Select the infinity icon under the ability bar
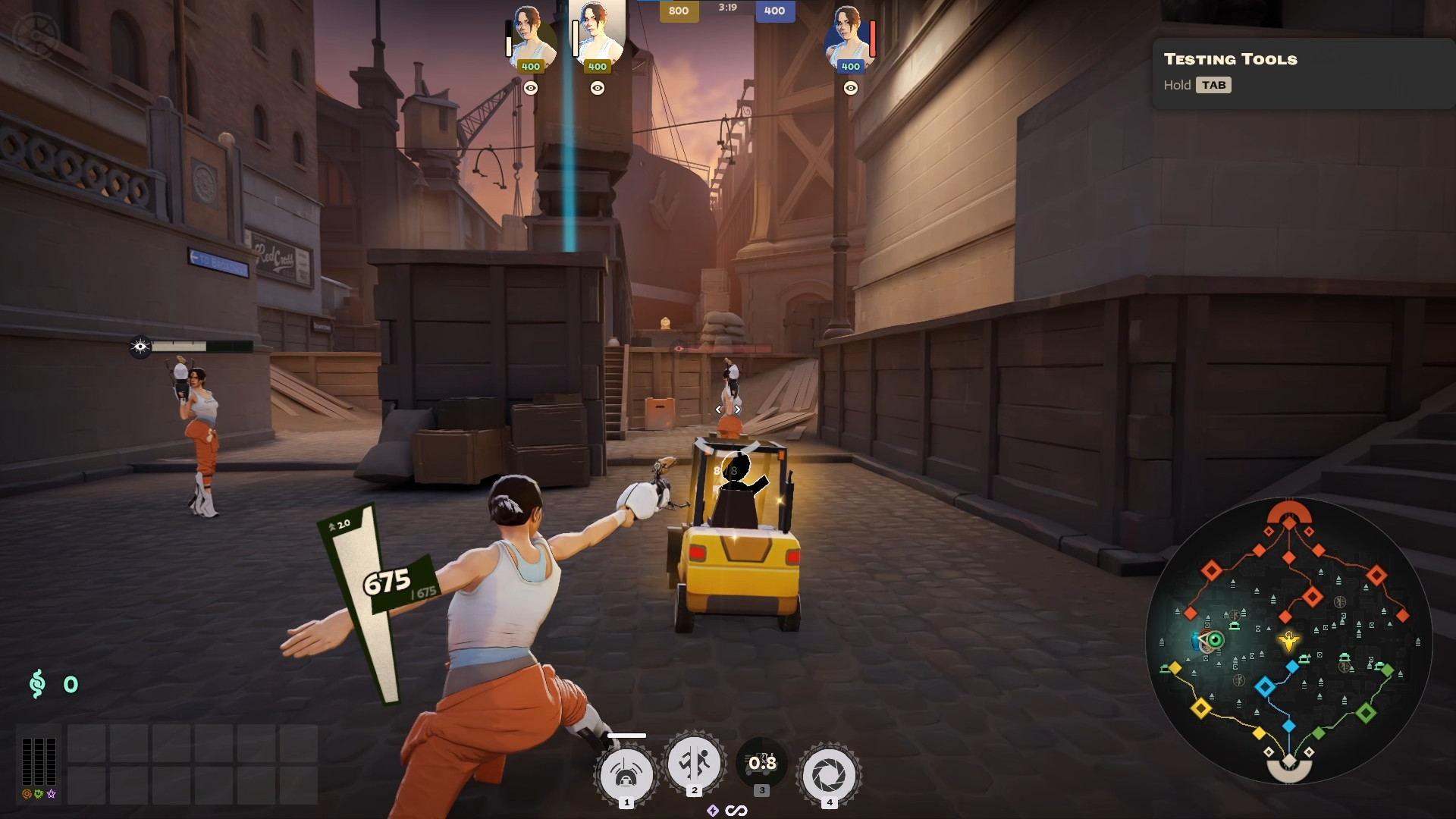Screen dimensions: 1456x819 (737, 810)
